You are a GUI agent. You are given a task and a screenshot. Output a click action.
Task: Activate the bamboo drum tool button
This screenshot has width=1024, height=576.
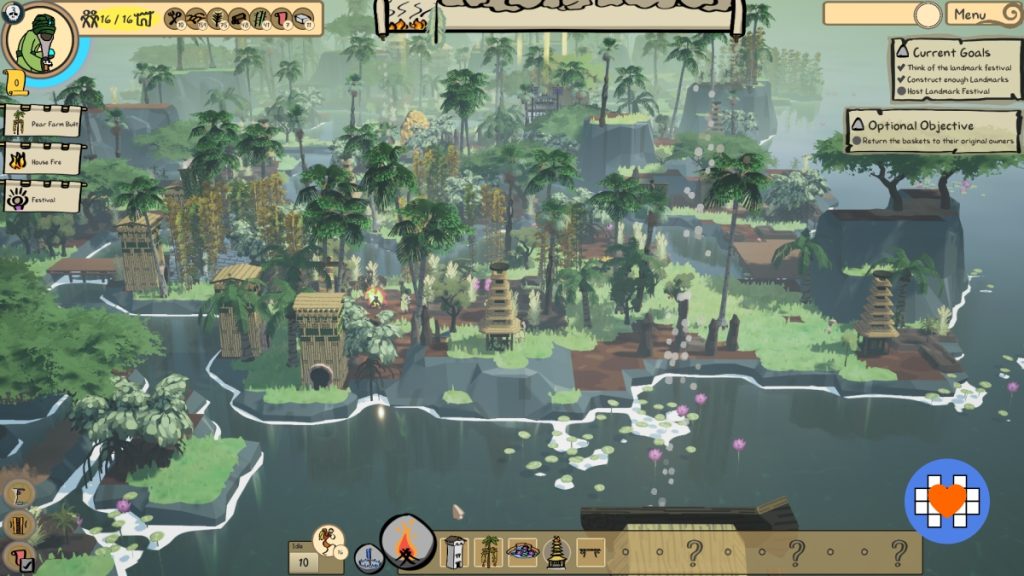coord(19,525)
